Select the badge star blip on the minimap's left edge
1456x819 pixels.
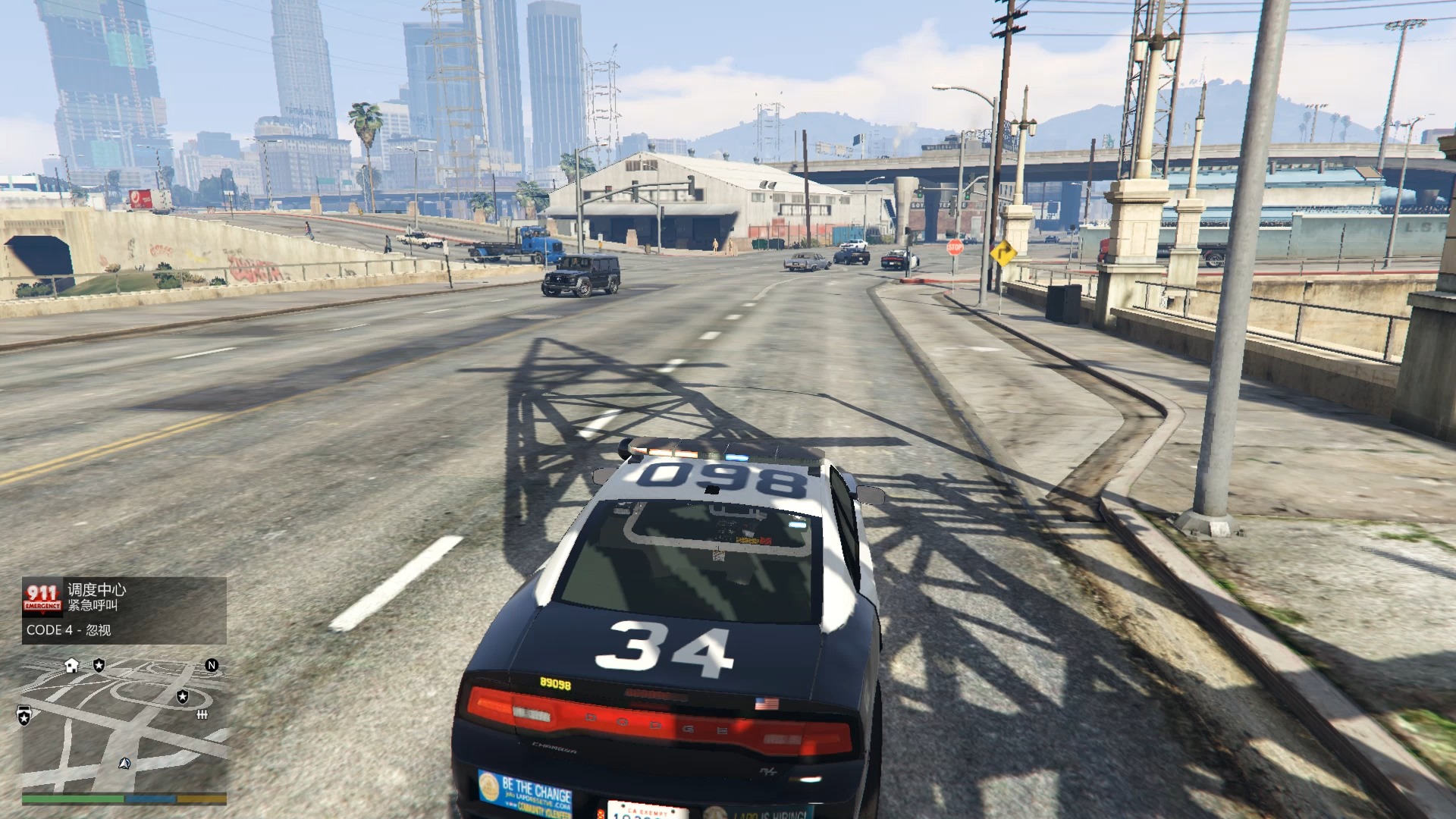coord(24,714)
